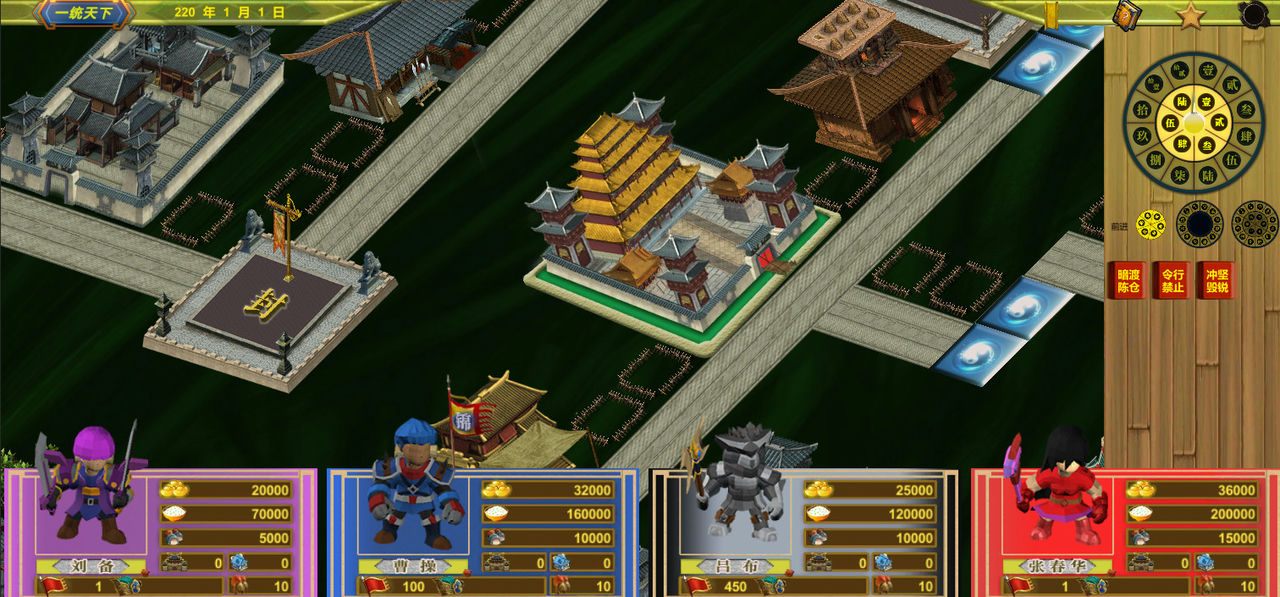Image resolution: width=1280 pixels, height=597 pixels.
Task: Select the small yellow dice wheel
Action: 1151,225
